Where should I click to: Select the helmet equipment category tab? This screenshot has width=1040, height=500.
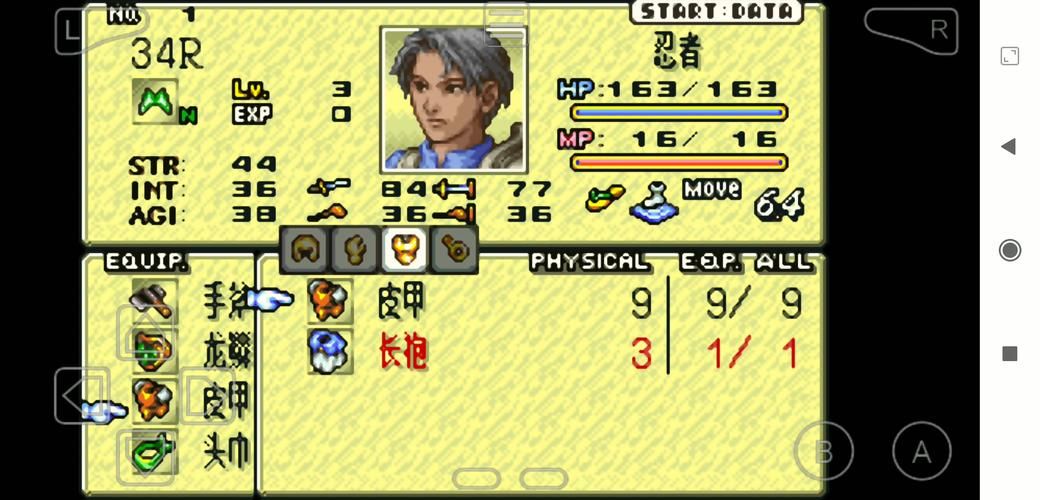[x=305, y=250]
